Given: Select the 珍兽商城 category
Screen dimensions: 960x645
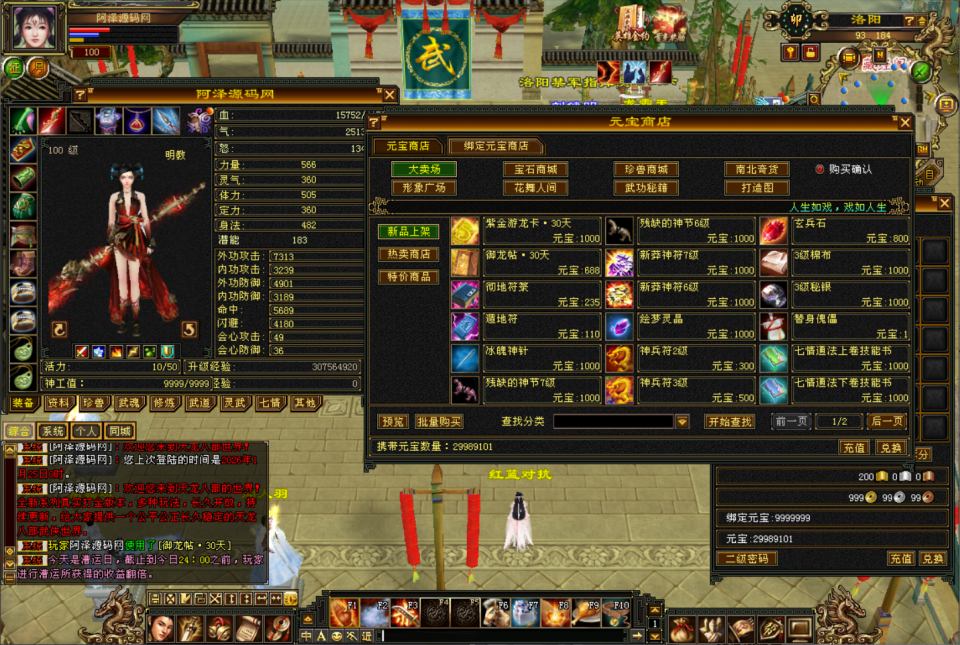Looking at the screenshot, I should pyautogui.click(x=646, y=170).
